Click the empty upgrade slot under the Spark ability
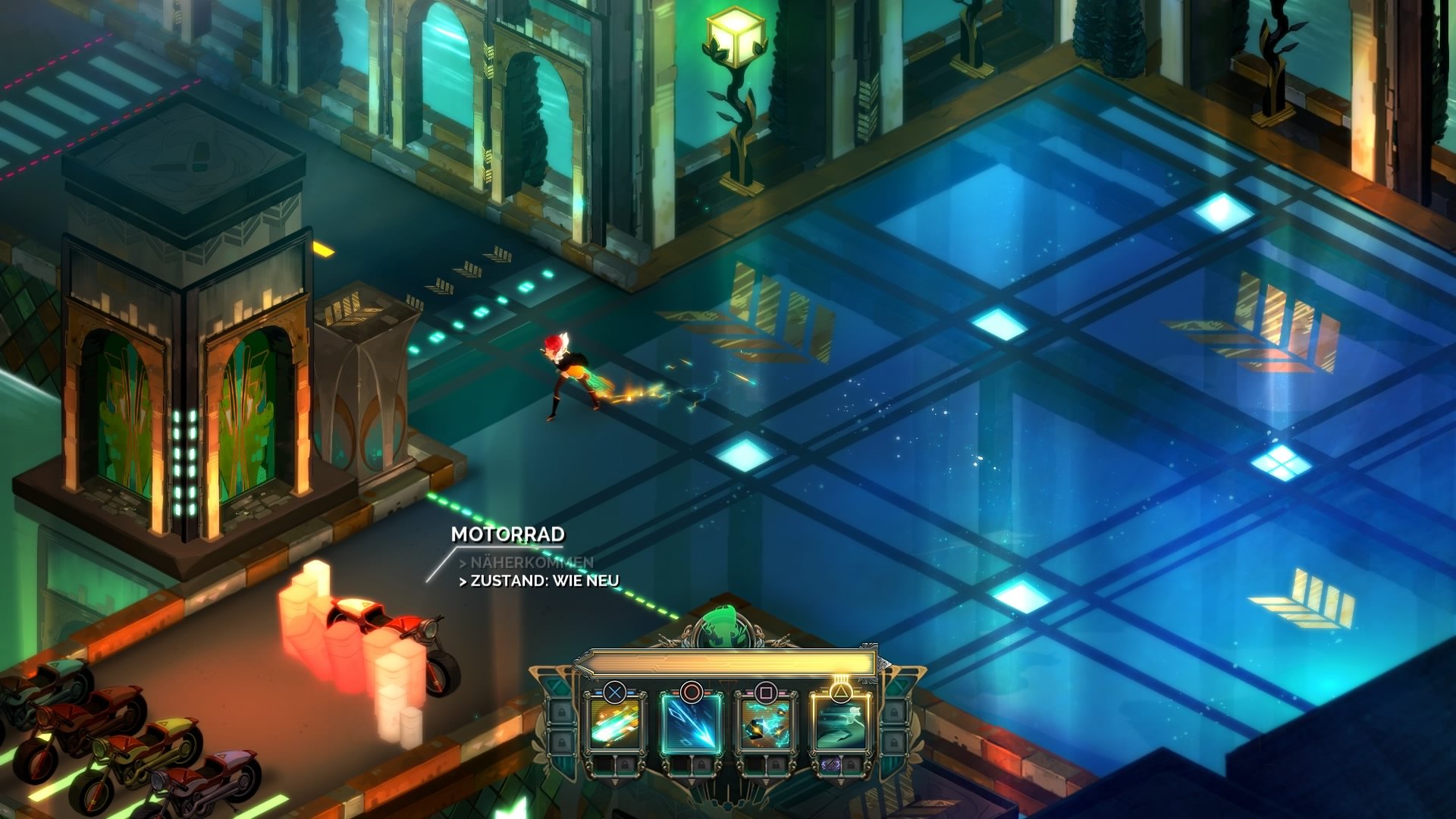This screenshot has height=819, width=1456. click(x=756, y=764)
